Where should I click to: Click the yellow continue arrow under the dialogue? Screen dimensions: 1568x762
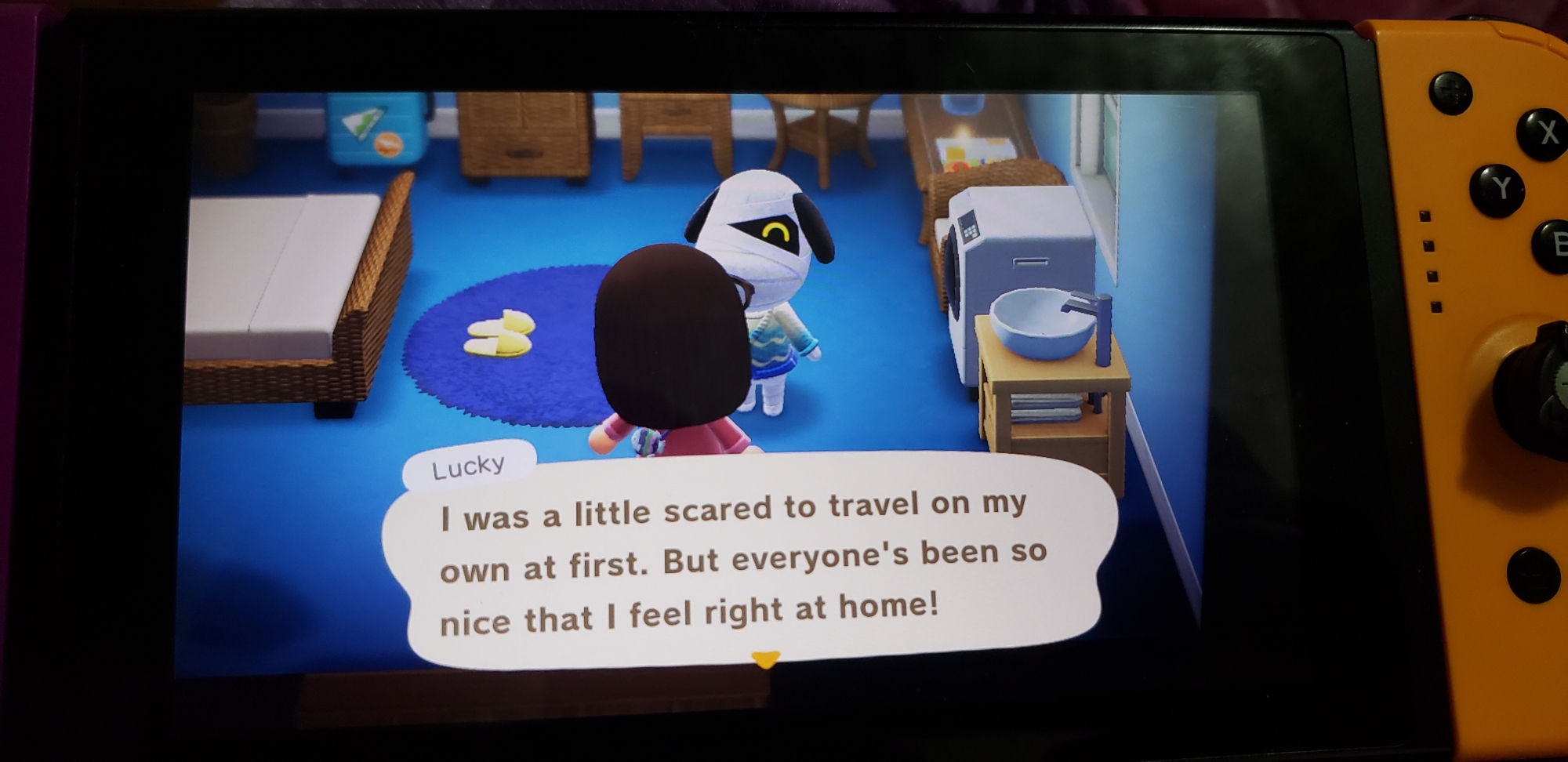[765, 658]
